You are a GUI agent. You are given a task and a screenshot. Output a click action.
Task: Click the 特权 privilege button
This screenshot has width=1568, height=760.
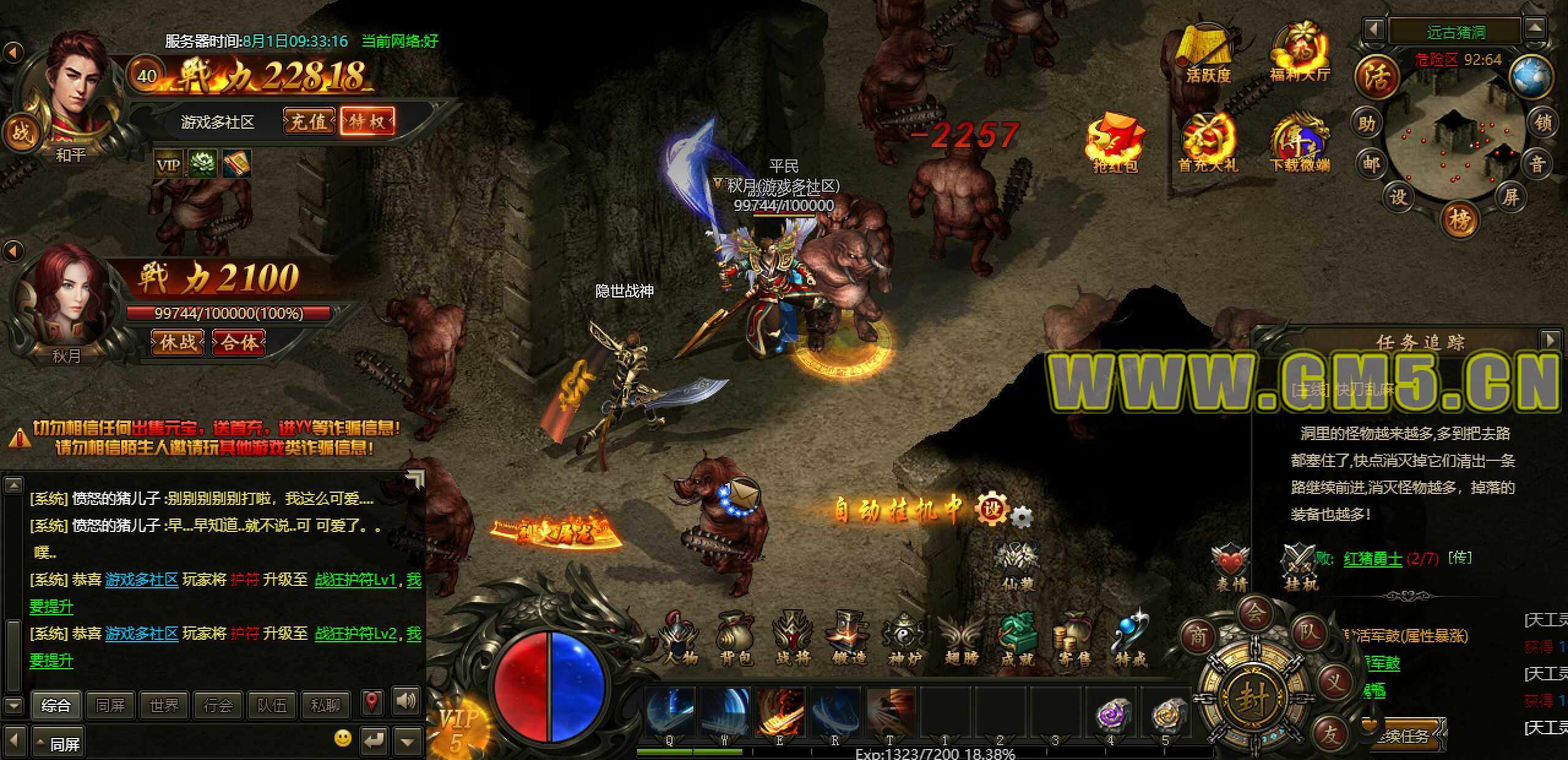coord(367,121)
